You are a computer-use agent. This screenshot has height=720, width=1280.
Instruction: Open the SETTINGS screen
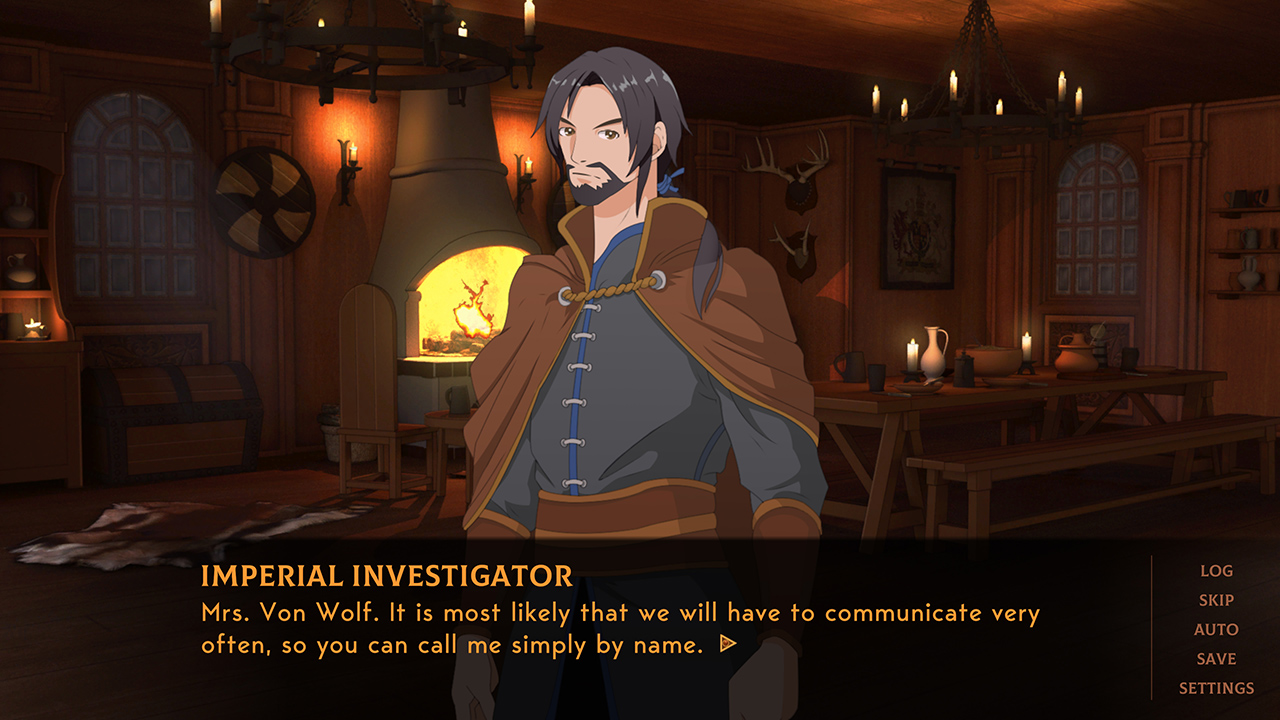tap(1216, 688)
